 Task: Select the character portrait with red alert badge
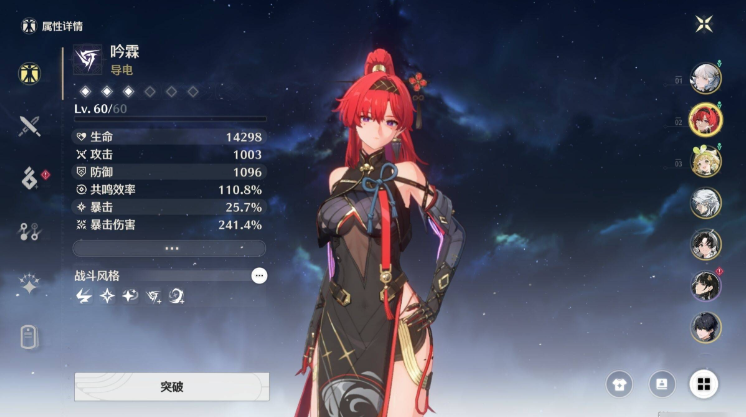tap(705, 285)
